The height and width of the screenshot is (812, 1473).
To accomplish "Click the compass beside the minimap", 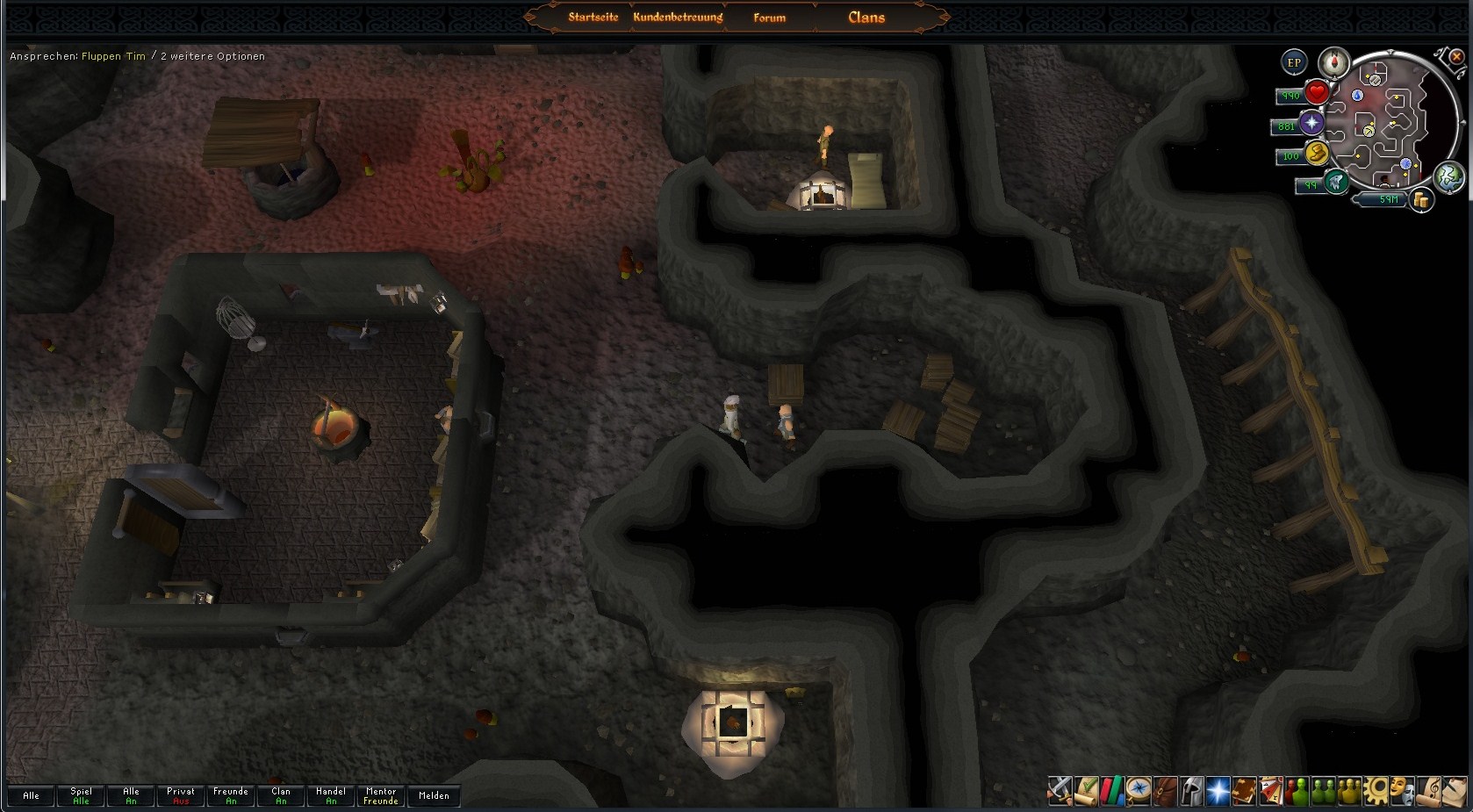I will coord(1333,61).
